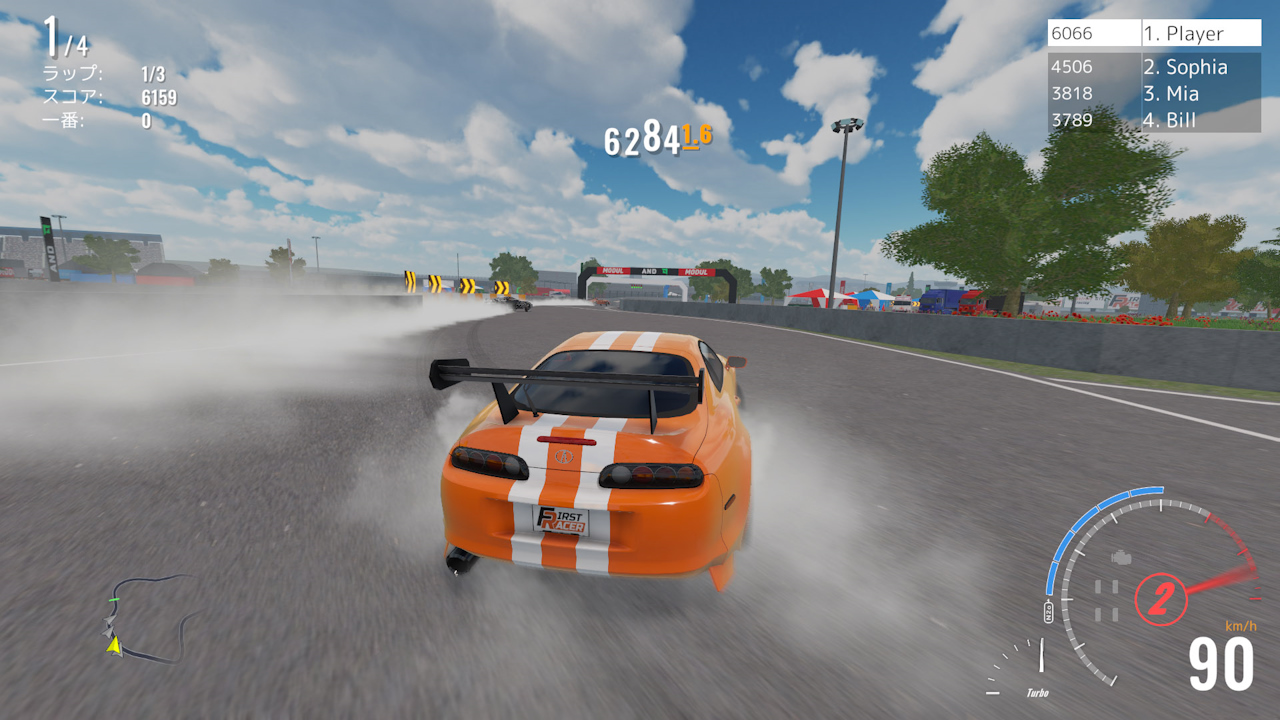Select Sophia's leaderboard row

click(1154, 67)
